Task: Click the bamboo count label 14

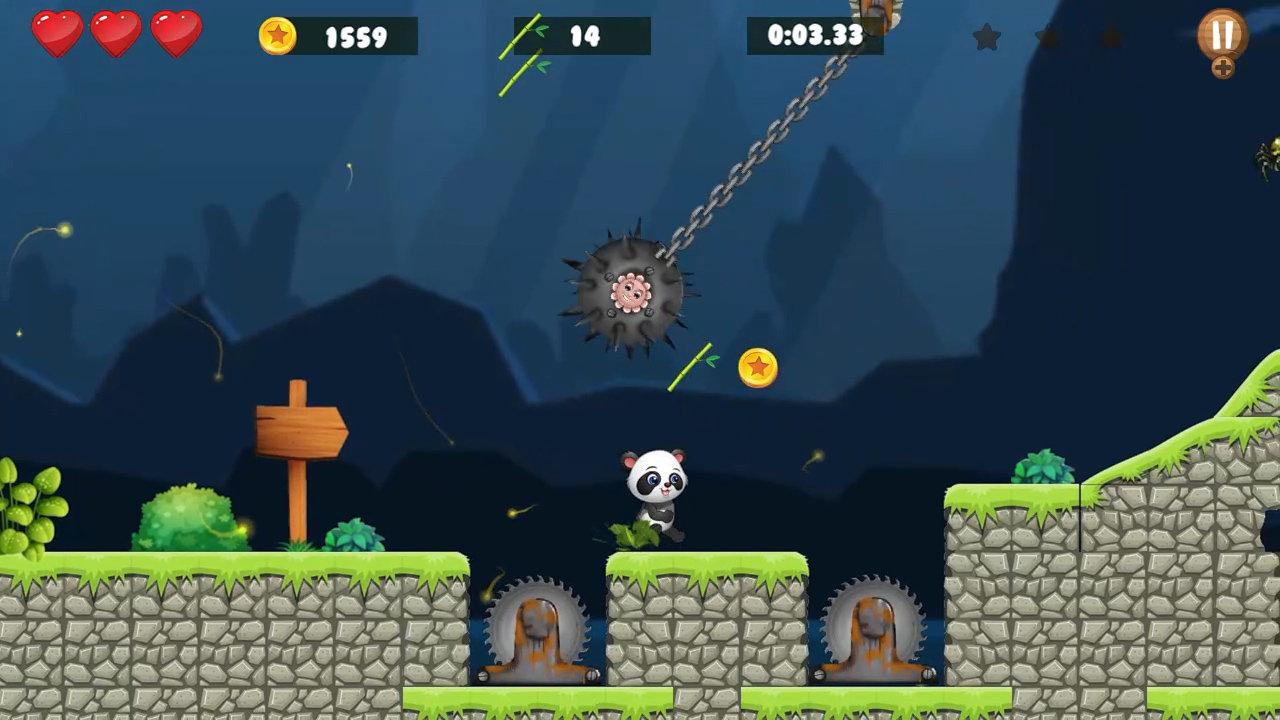Action: [x=585, y=37]
